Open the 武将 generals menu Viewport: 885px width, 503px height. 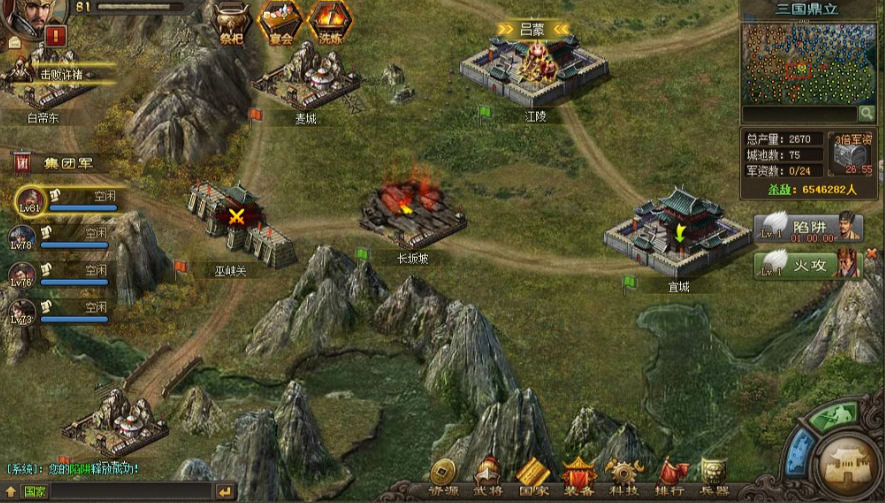click(x=488, y=477)
